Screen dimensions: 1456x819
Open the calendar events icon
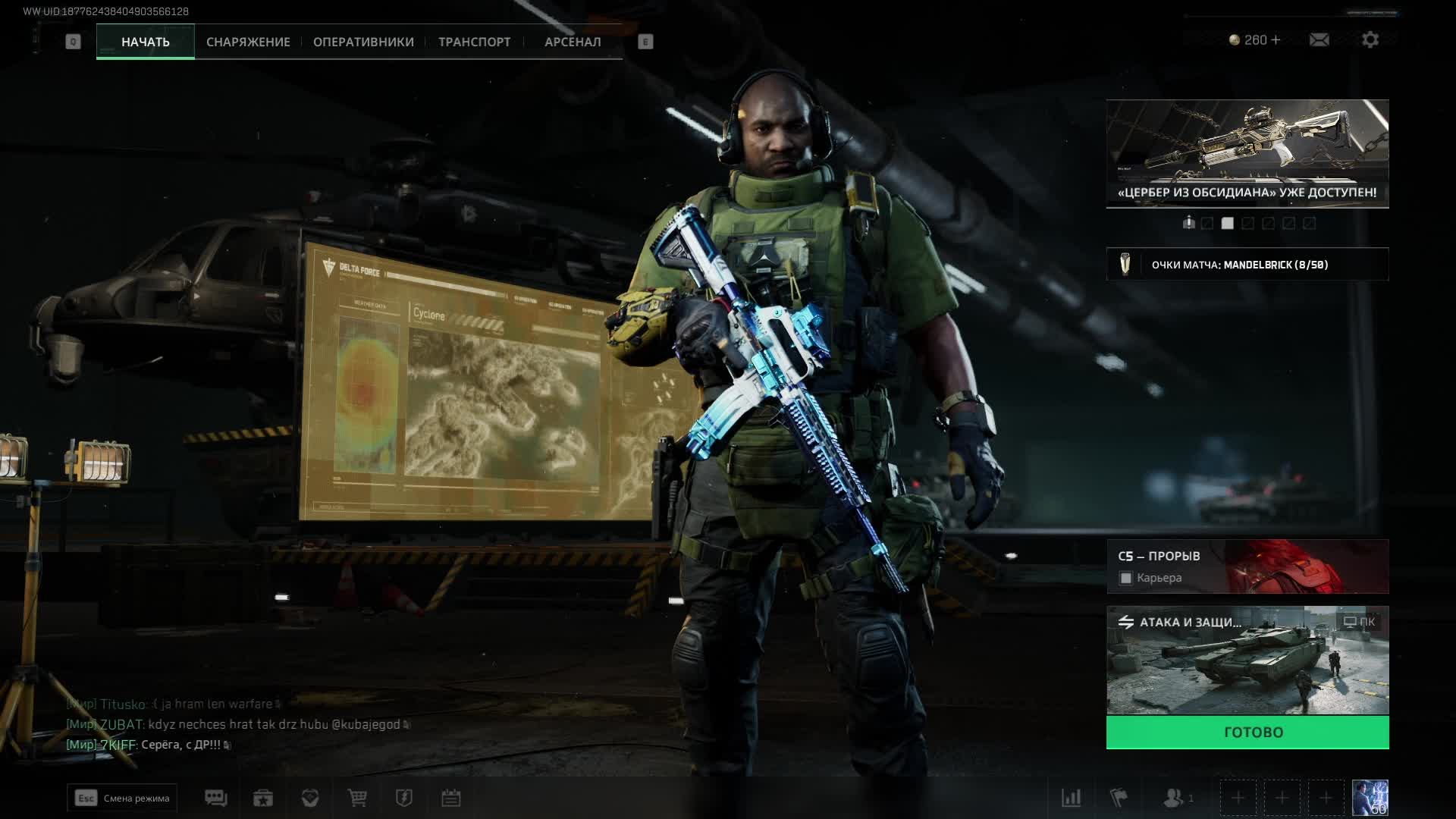click(x=451, y=798)
